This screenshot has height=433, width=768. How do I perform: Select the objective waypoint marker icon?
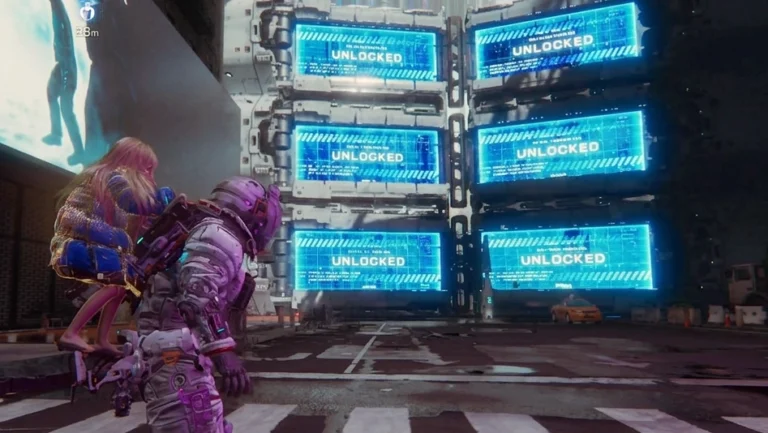coord(88,12)
